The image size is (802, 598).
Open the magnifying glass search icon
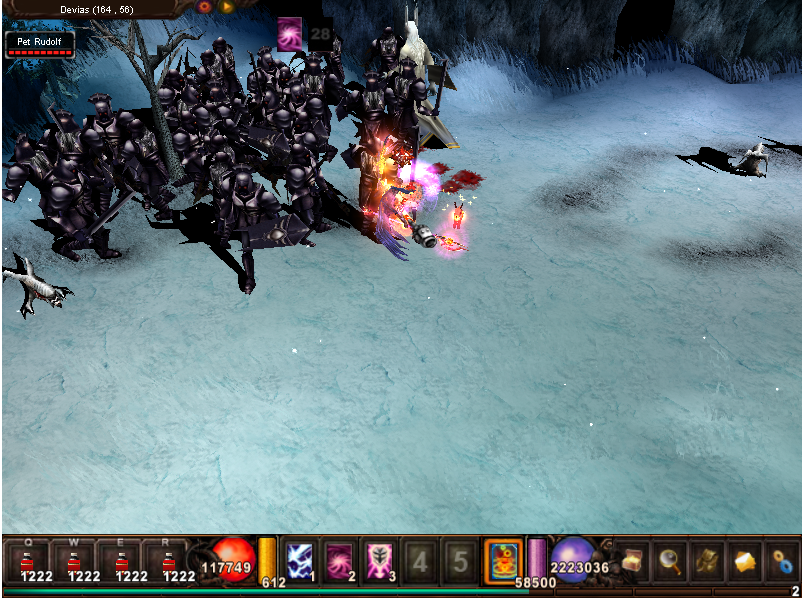(x=668, y=561)
